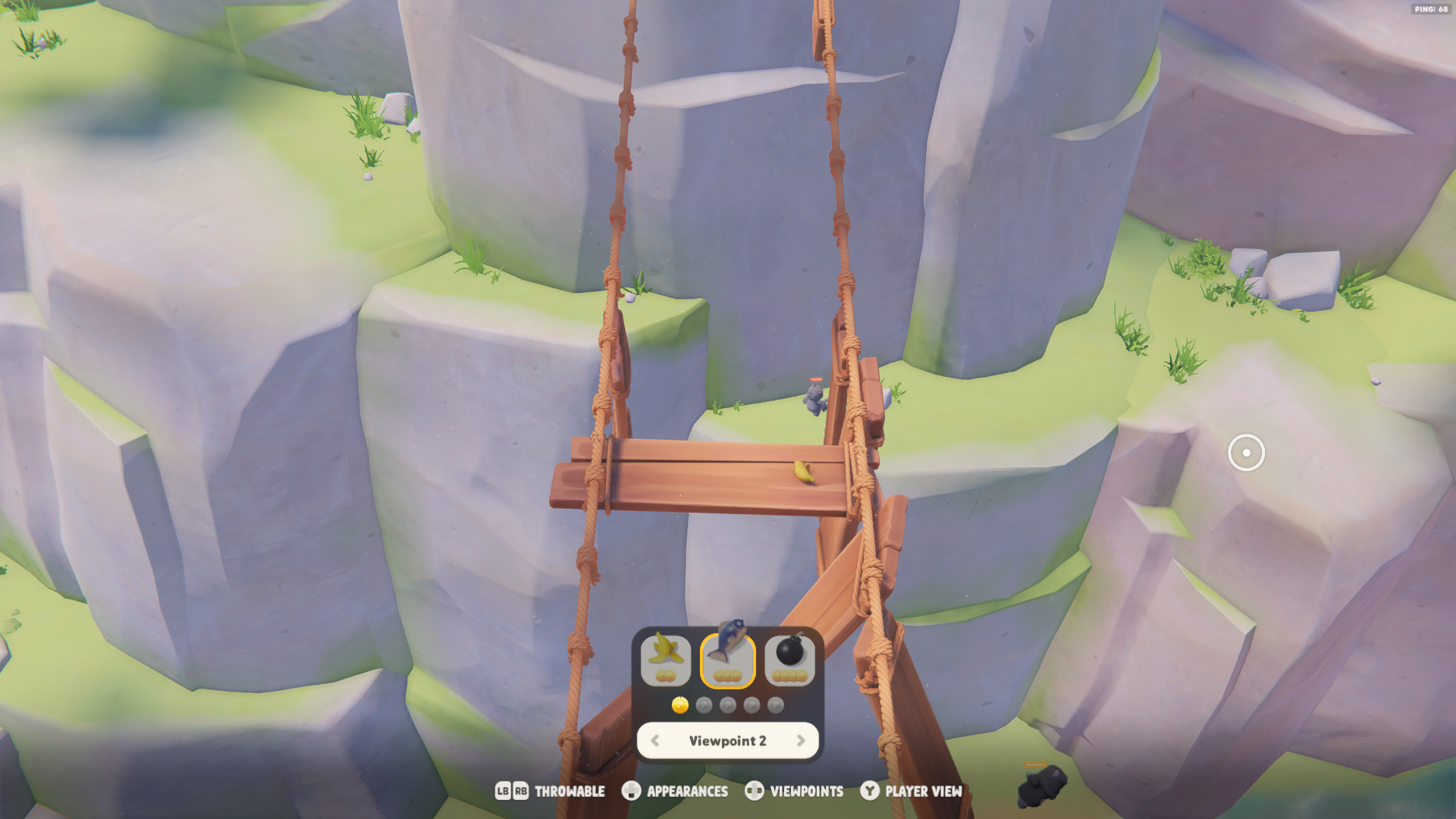Choose the fish throwable slot

728,658
